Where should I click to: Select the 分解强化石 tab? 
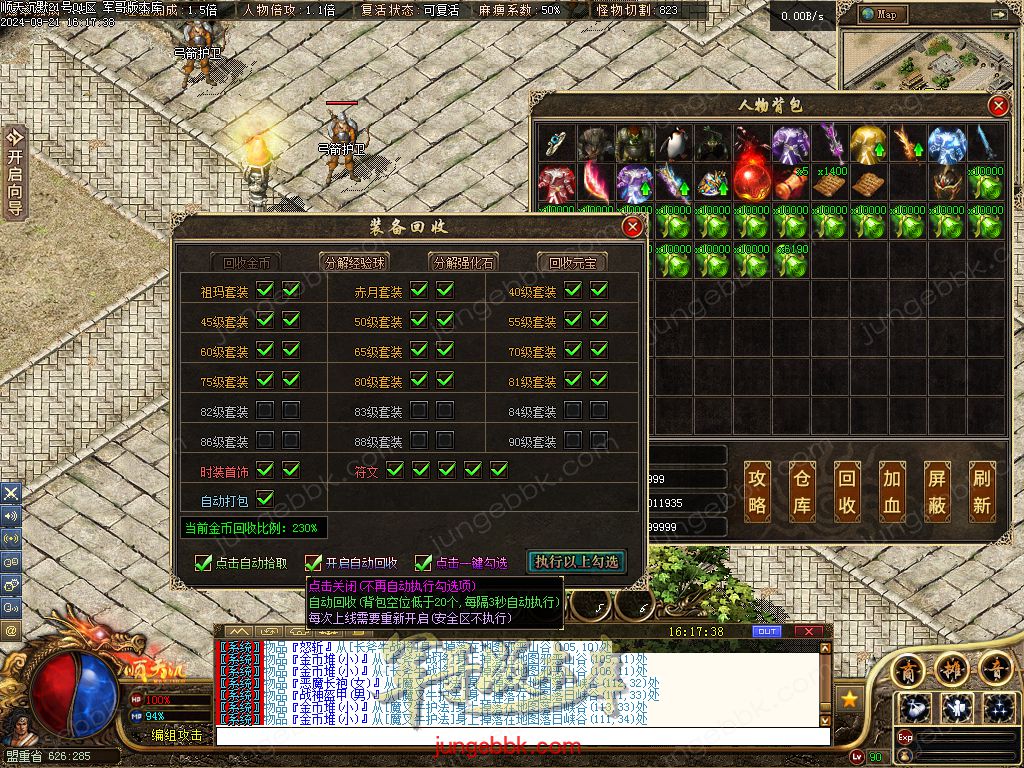click(462, 263)
